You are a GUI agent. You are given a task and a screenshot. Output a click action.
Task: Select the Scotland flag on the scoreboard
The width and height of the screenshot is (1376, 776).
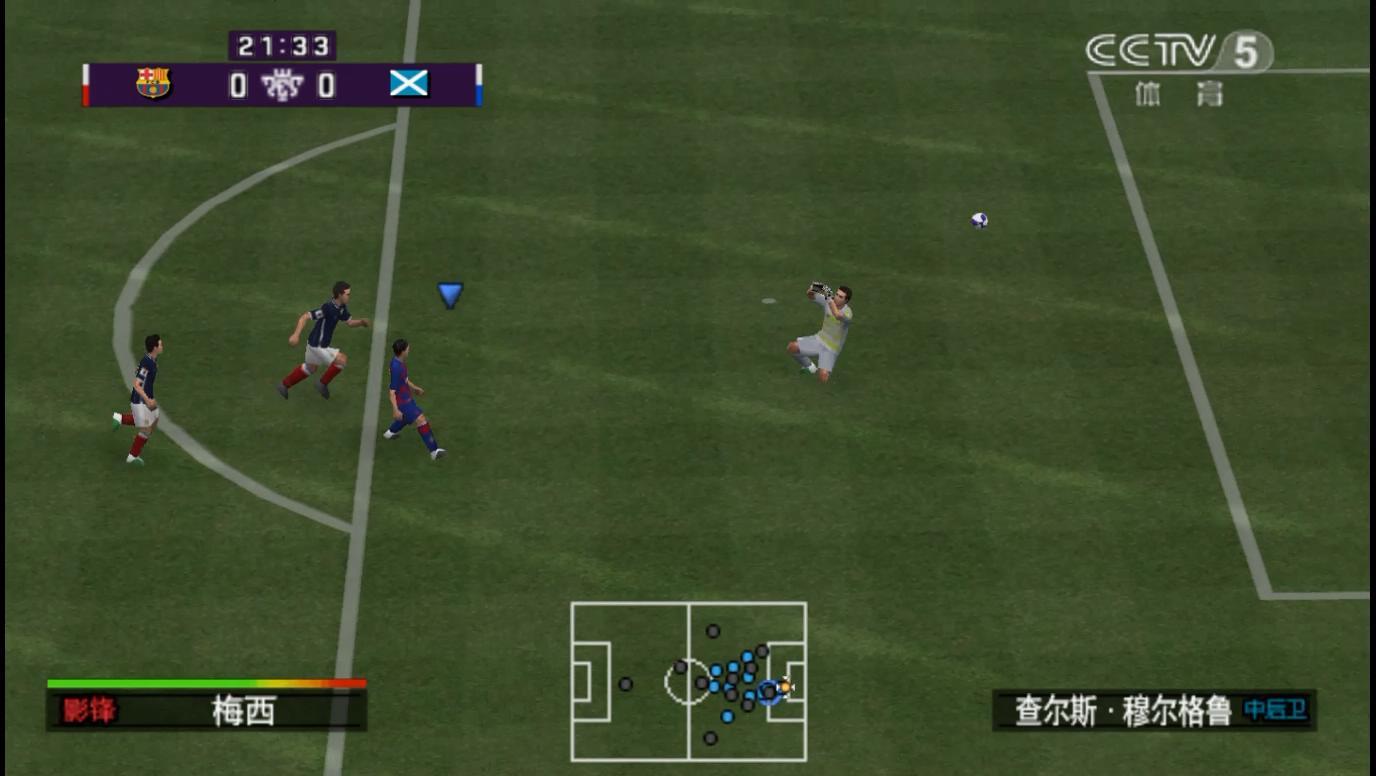[x=409, y=84]
